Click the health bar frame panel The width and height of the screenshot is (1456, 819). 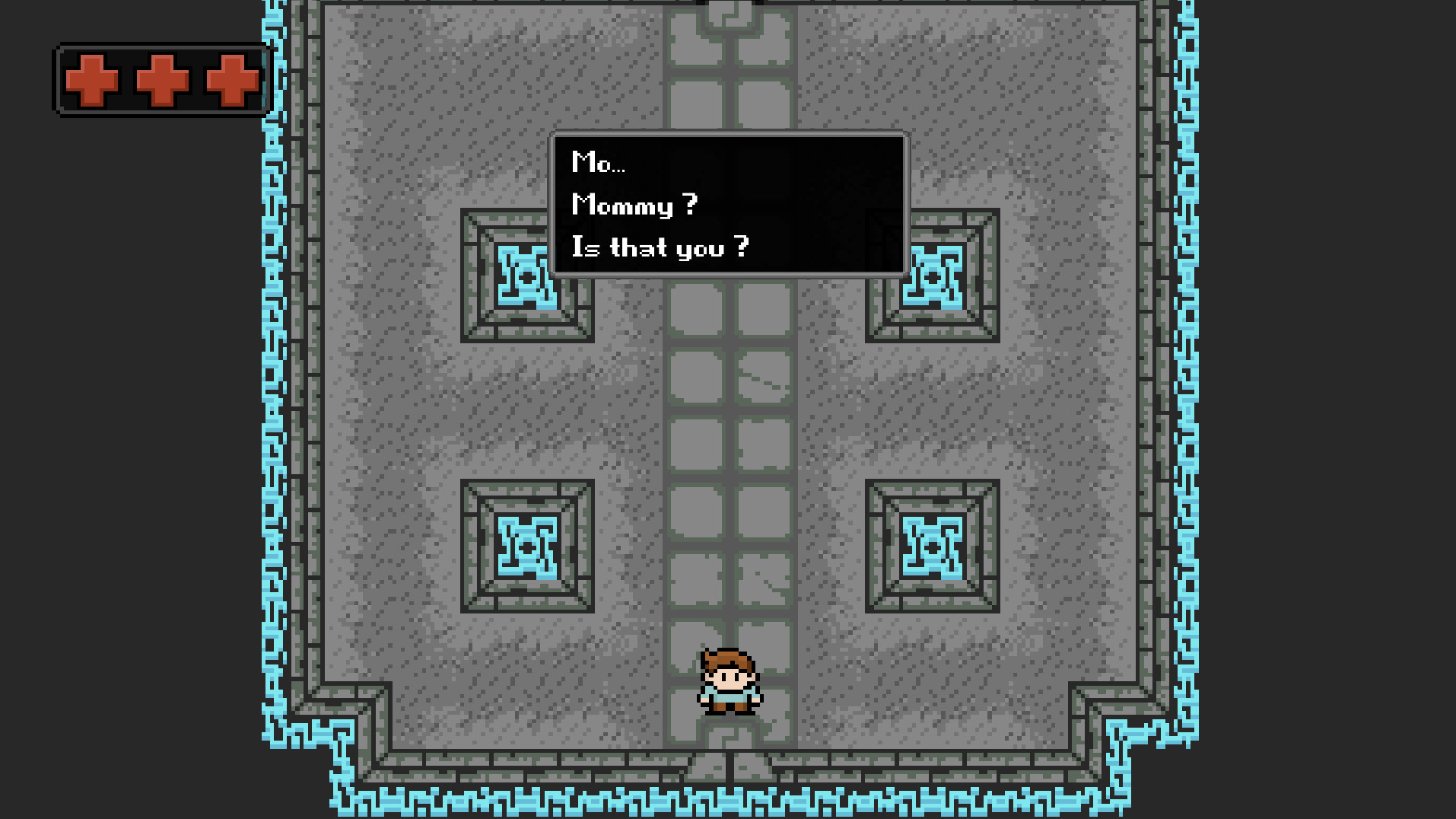point(160,80)
